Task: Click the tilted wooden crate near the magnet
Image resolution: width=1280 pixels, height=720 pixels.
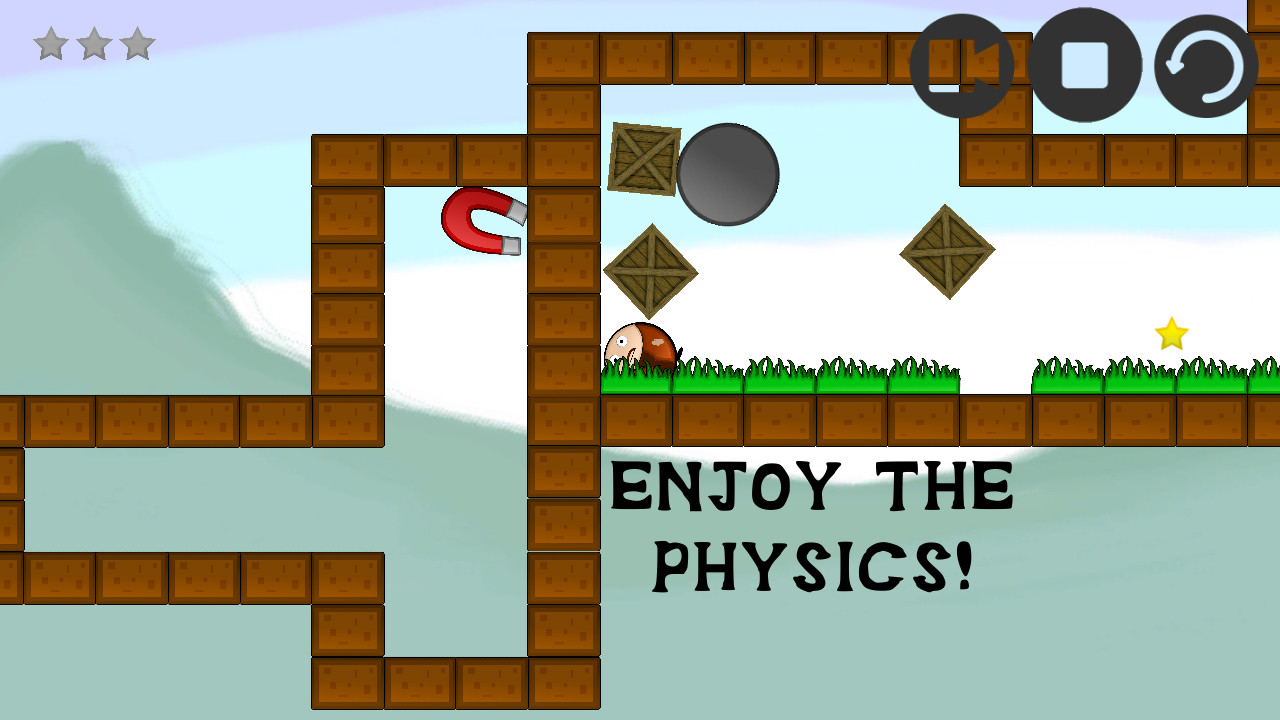Action: point(650,268)
